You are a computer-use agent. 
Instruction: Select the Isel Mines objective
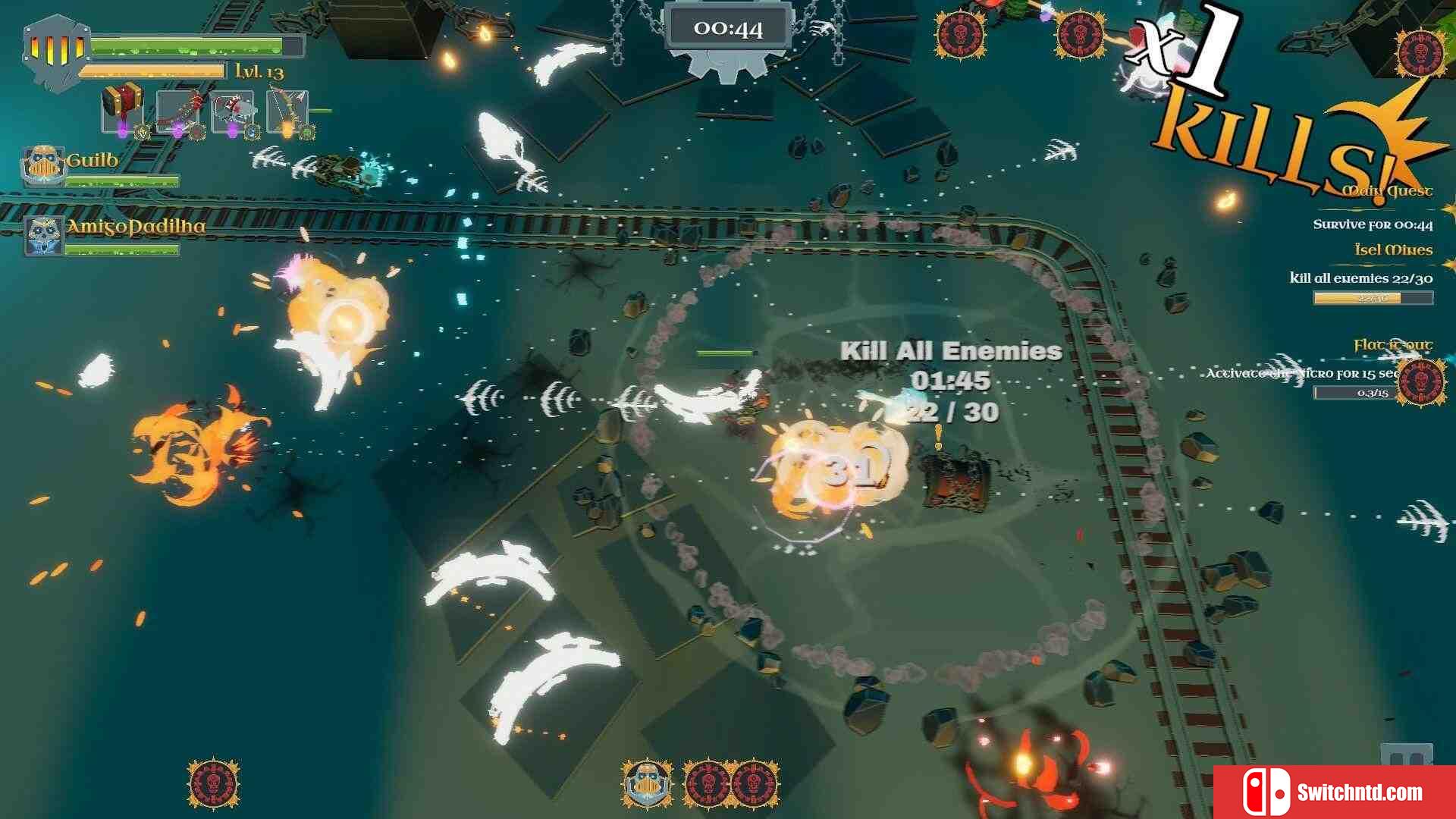[x=1393, y=250]
